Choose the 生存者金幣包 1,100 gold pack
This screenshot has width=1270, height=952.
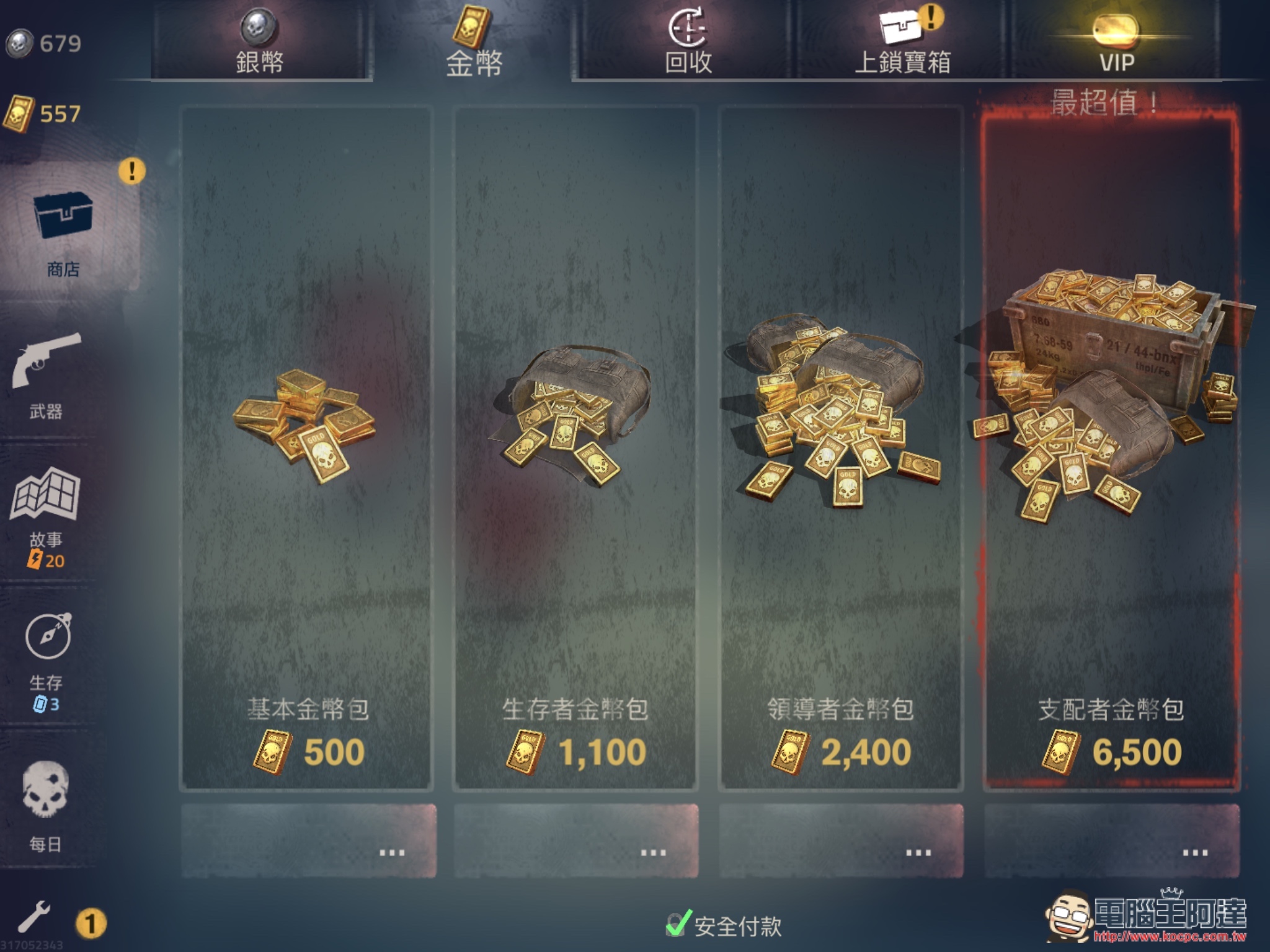(x=576, y=447)
